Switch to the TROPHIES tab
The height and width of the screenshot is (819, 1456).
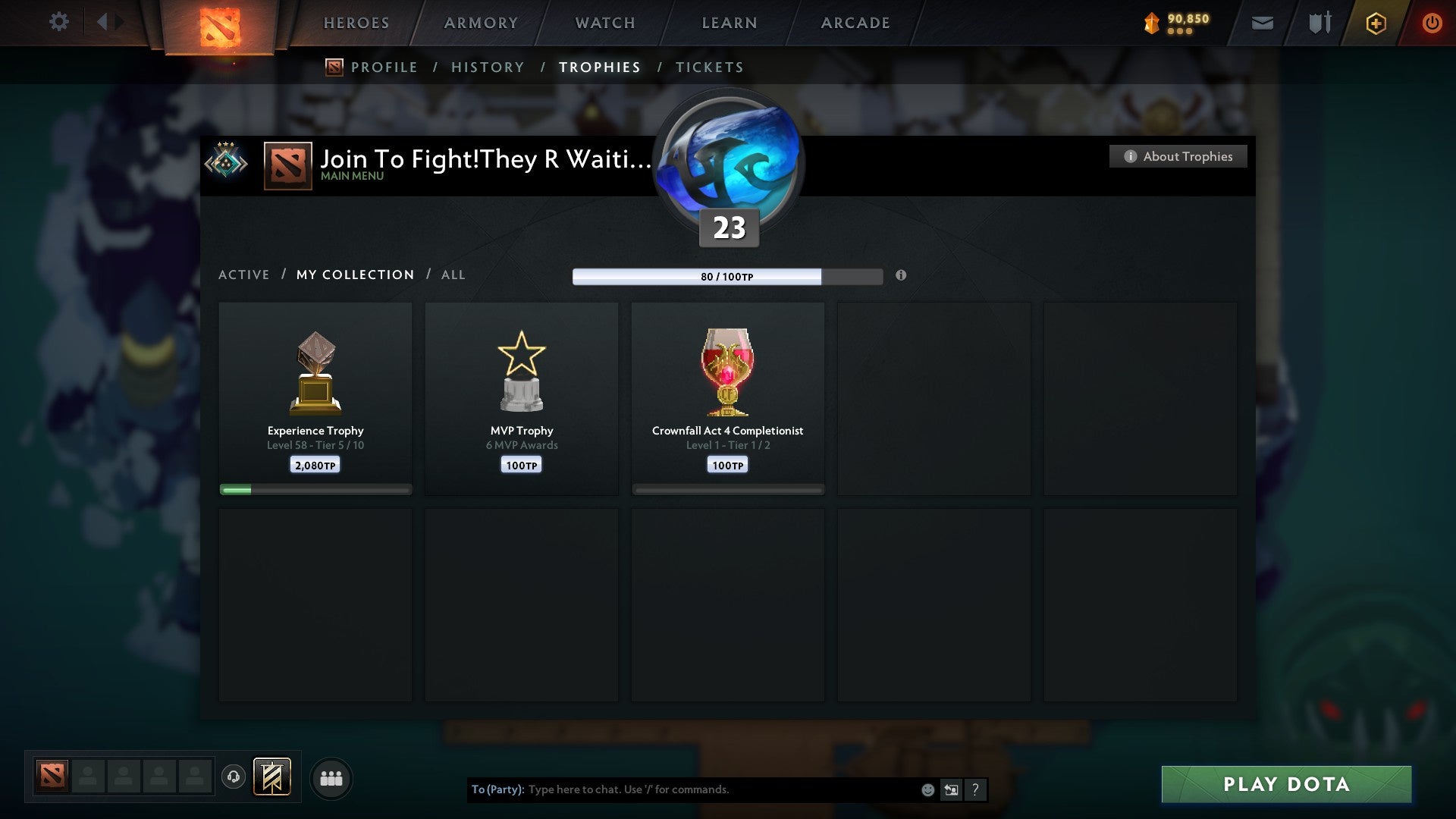pyautogui.click(x=599, y=67)
